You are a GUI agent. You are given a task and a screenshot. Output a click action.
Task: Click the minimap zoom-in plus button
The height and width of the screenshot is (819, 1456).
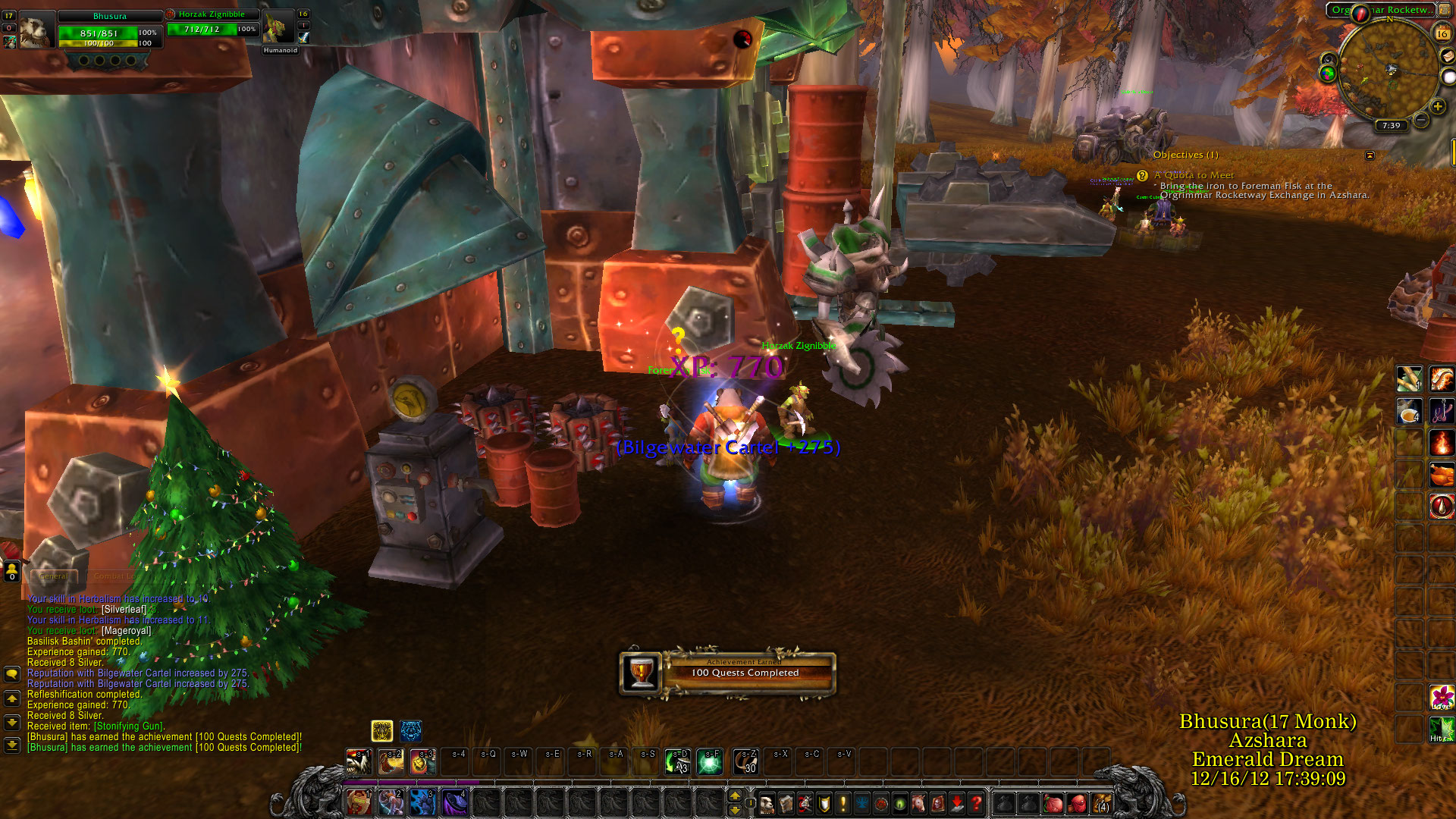click(x=1437, y=107)
